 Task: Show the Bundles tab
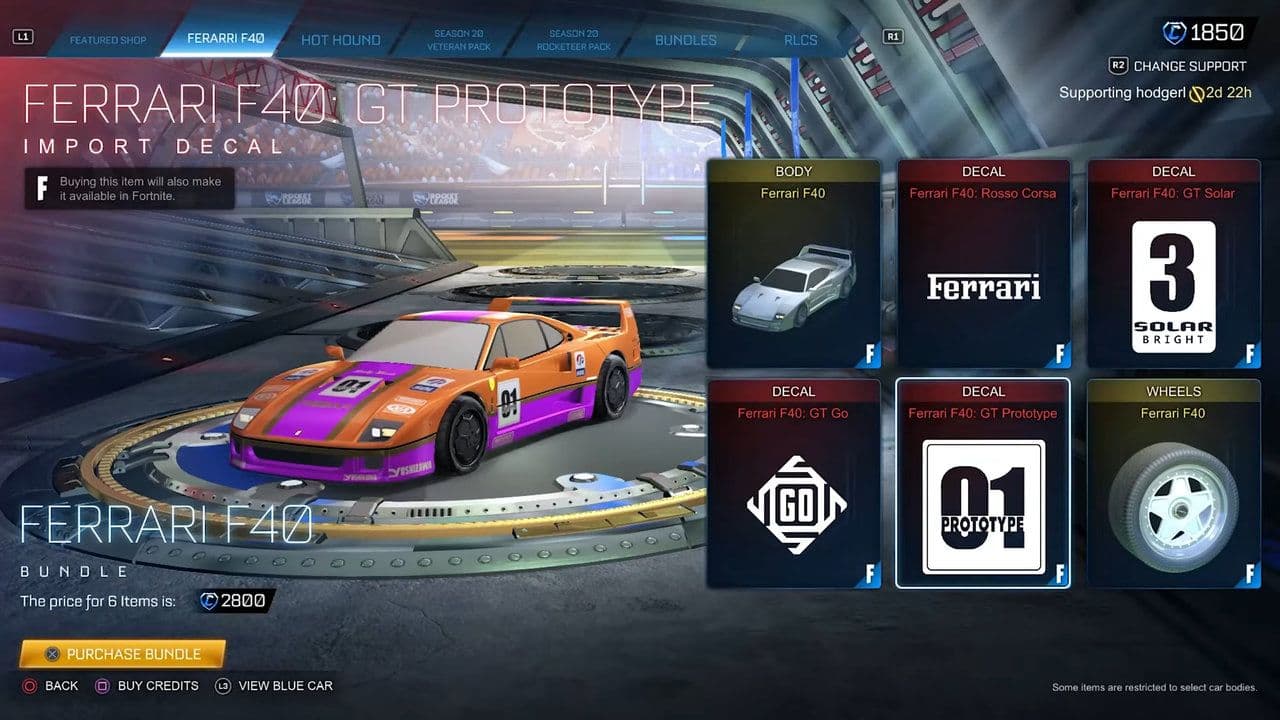click(686, 40)
